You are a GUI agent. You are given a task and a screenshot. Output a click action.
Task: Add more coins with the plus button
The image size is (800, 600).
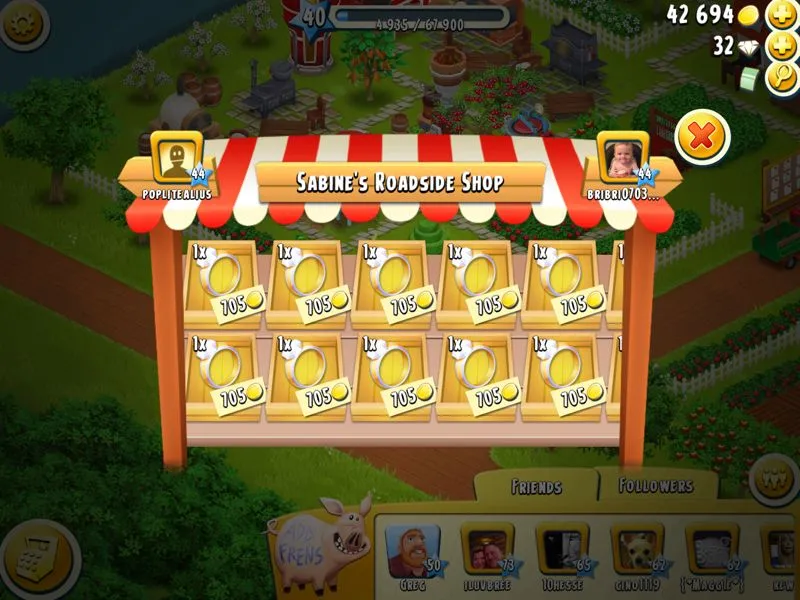(782, 15)
